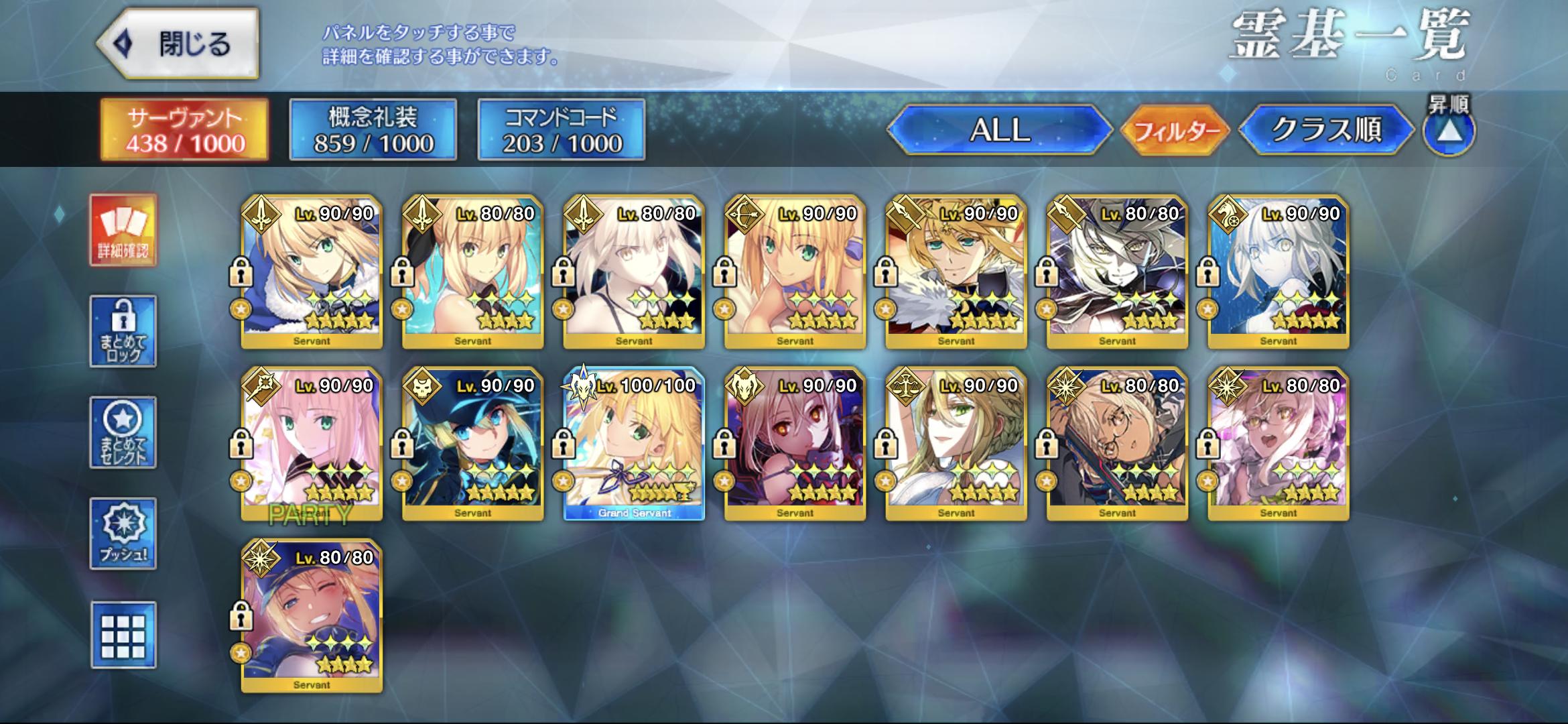Toggle the 昇順 ascending arrow
This screenshot has width=1568, height=724.
pos(1449,131)
